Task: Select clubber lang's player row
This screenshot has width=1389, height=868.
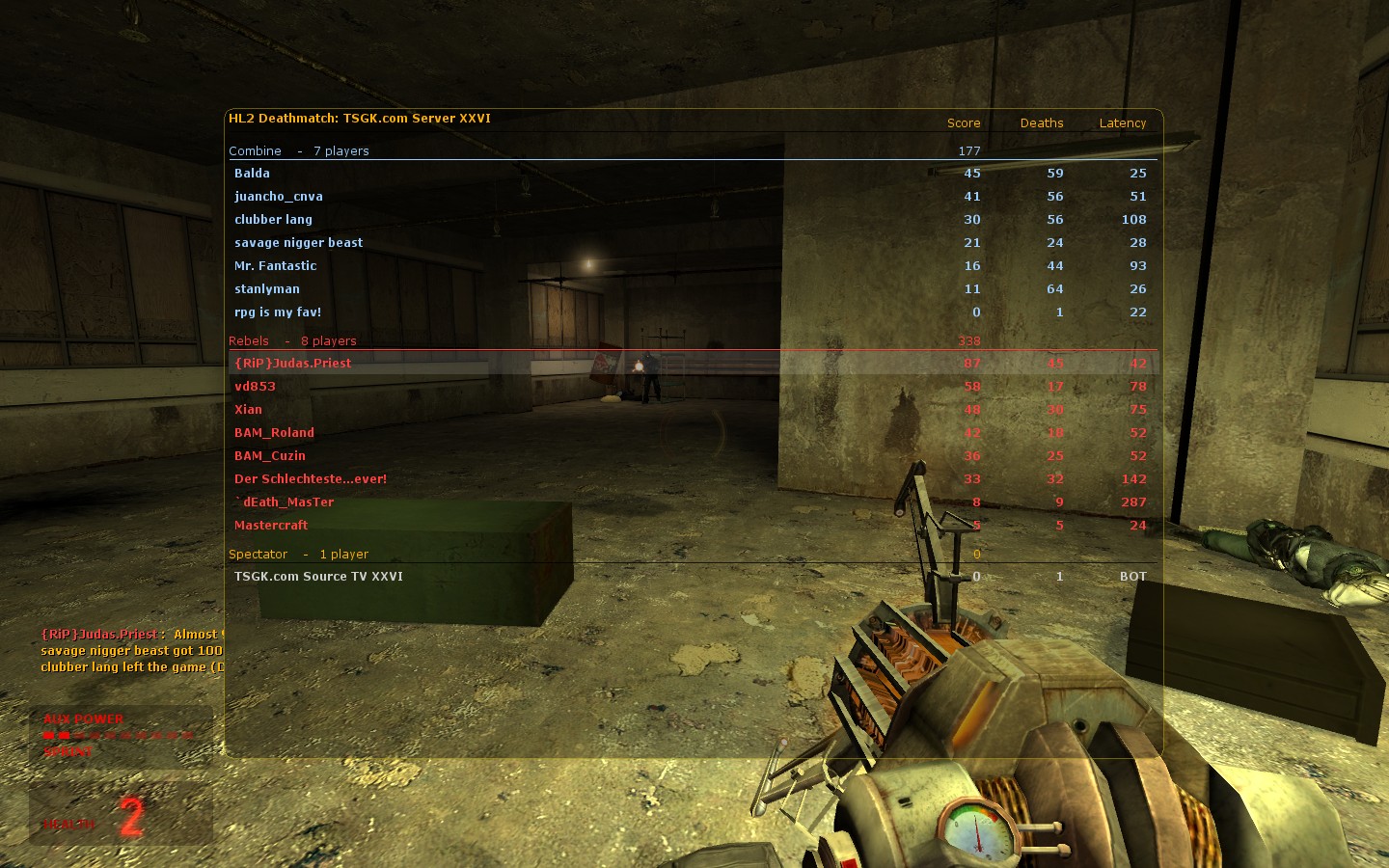Action: click(x=273, y=219)
